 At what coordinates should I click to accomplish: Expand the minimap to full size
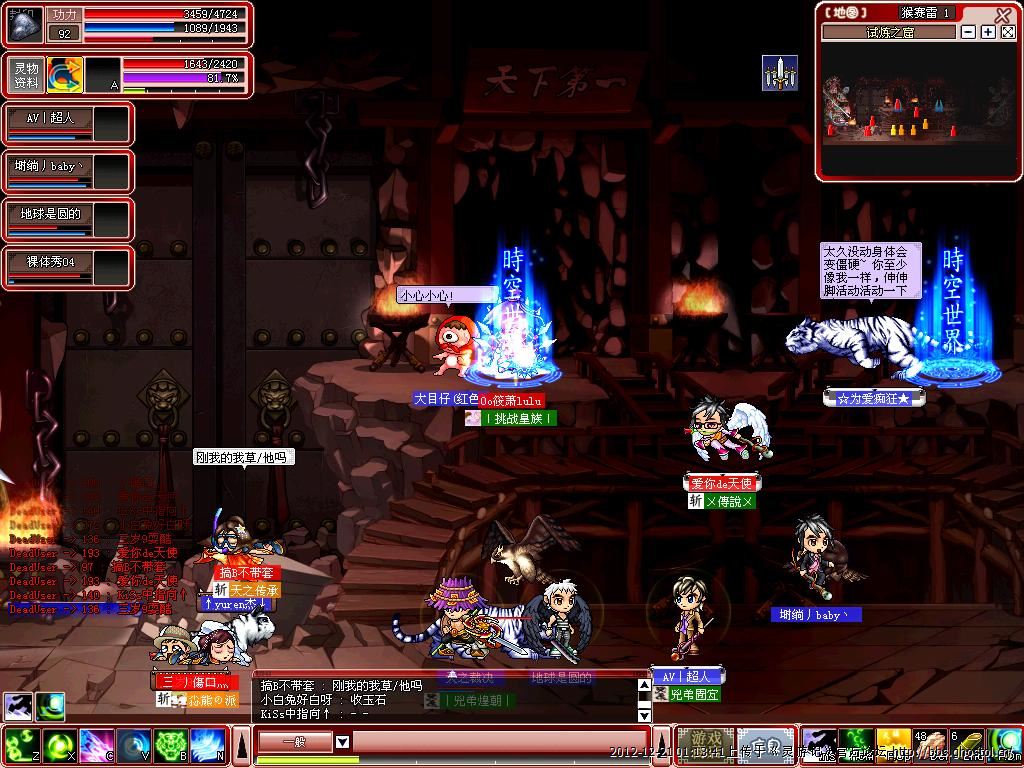pyautogui.click(x=1008, y=32)
